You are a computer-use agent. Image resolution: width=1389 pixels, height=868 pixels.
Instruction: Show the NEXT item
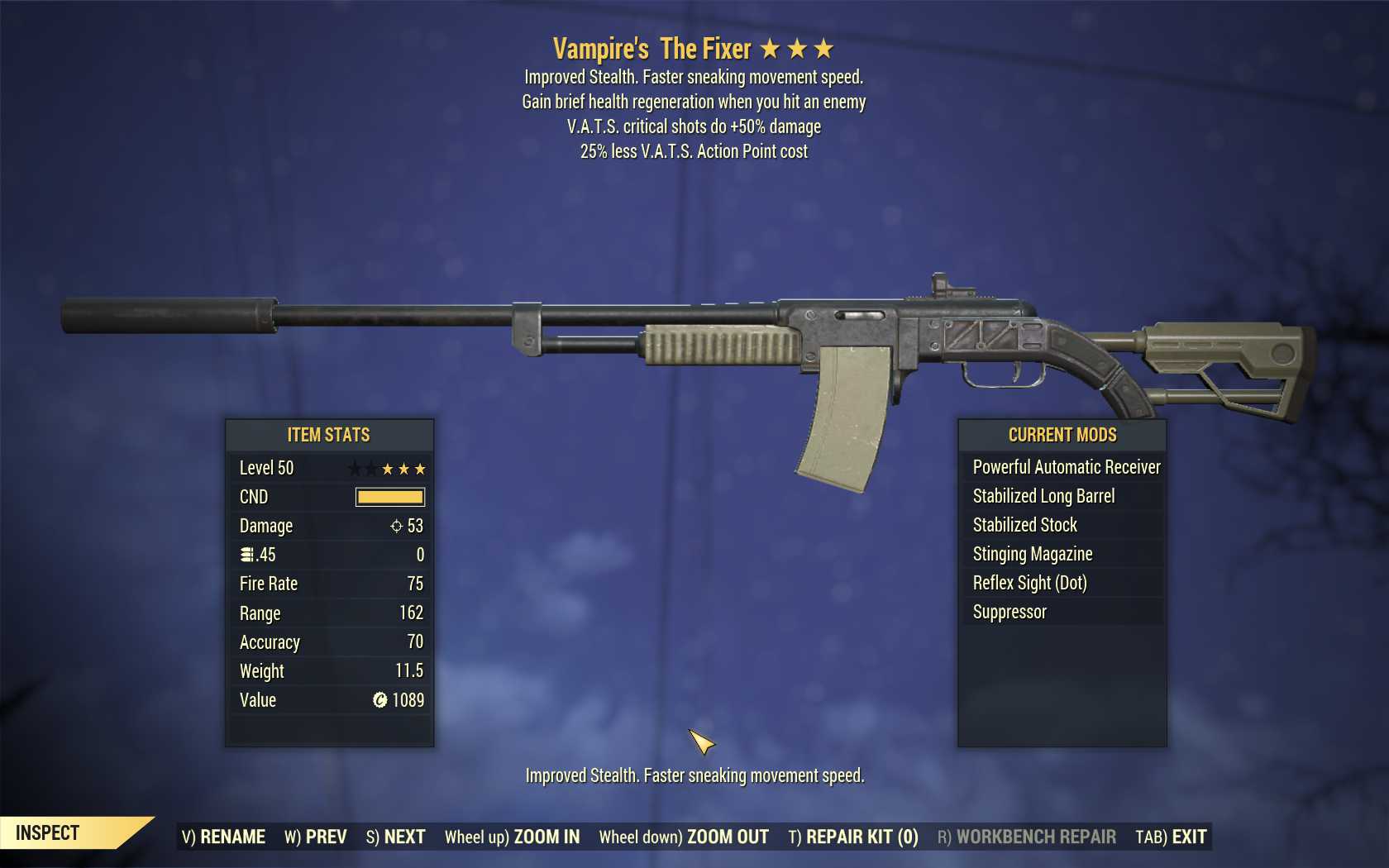(395, 837)
